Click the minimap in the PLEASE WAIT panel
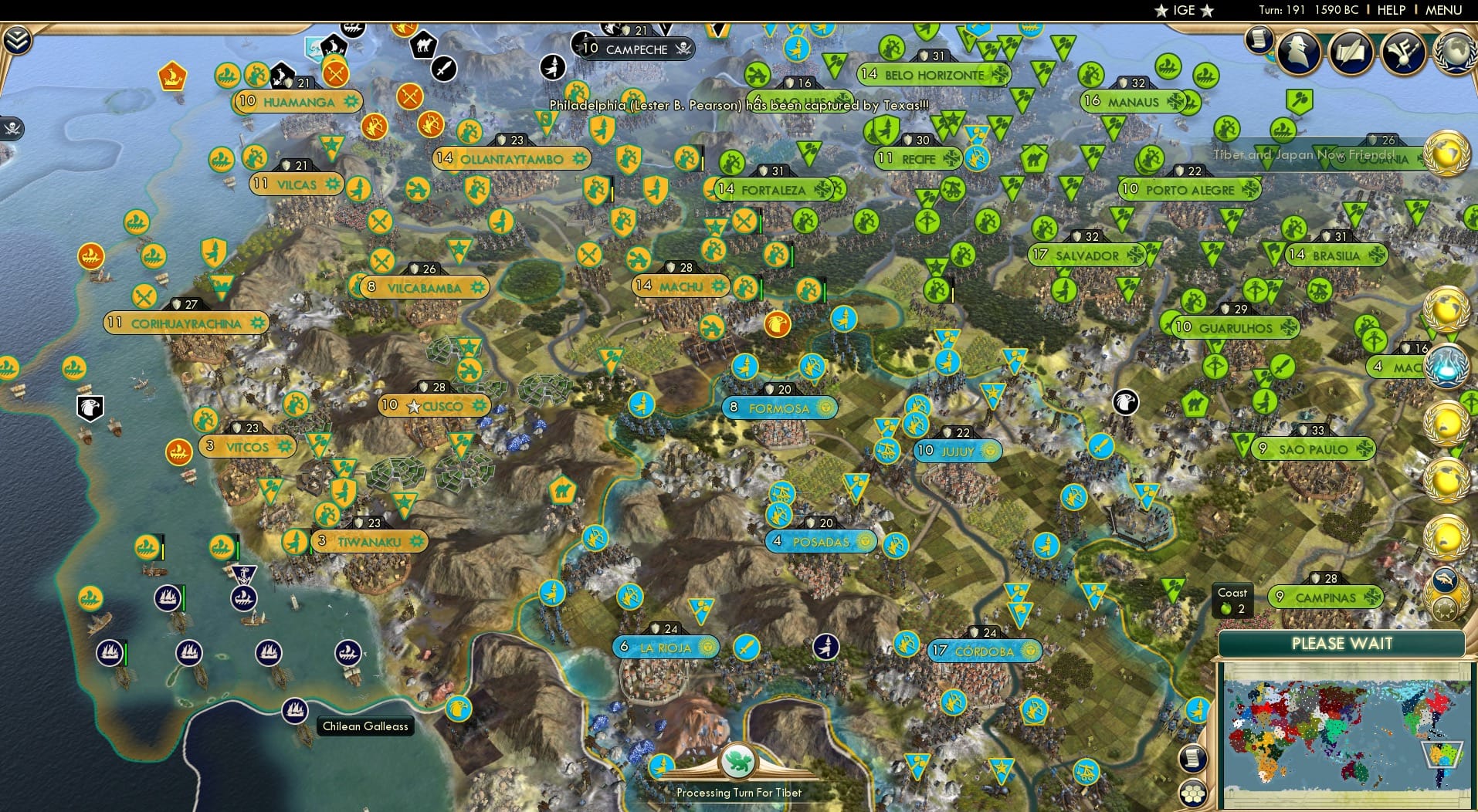The height and width of the screenshot is (812, 1478). [1344, 733]
